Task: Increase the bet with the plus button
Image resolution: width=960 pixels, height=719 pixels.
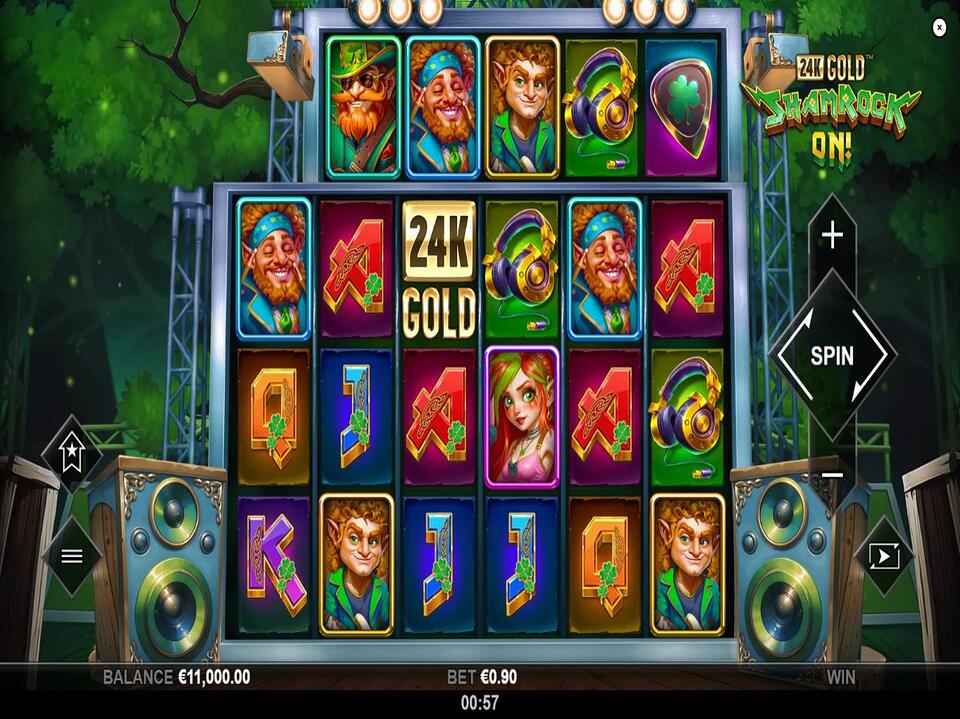Action: click(x=832, y=235)
